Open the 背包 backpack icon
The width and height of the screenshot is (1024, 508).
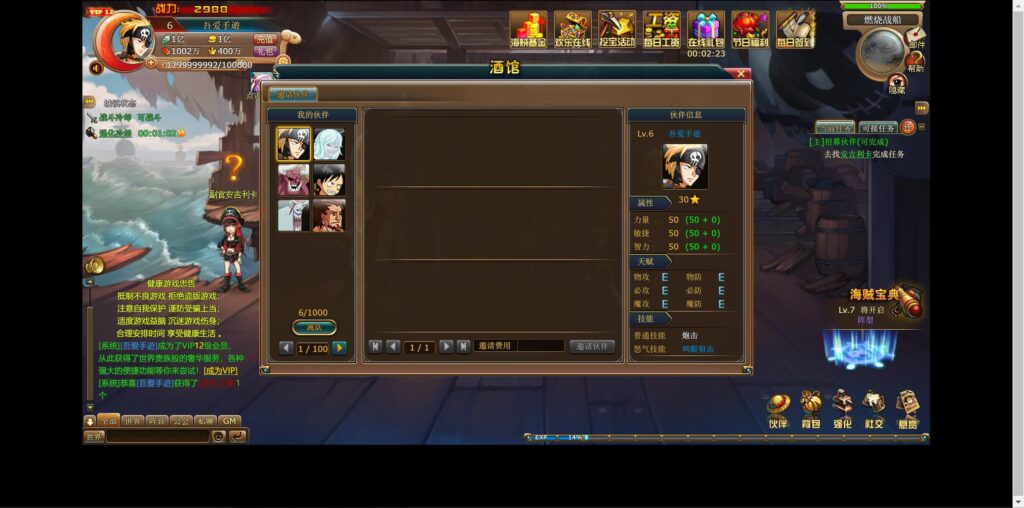810,410
